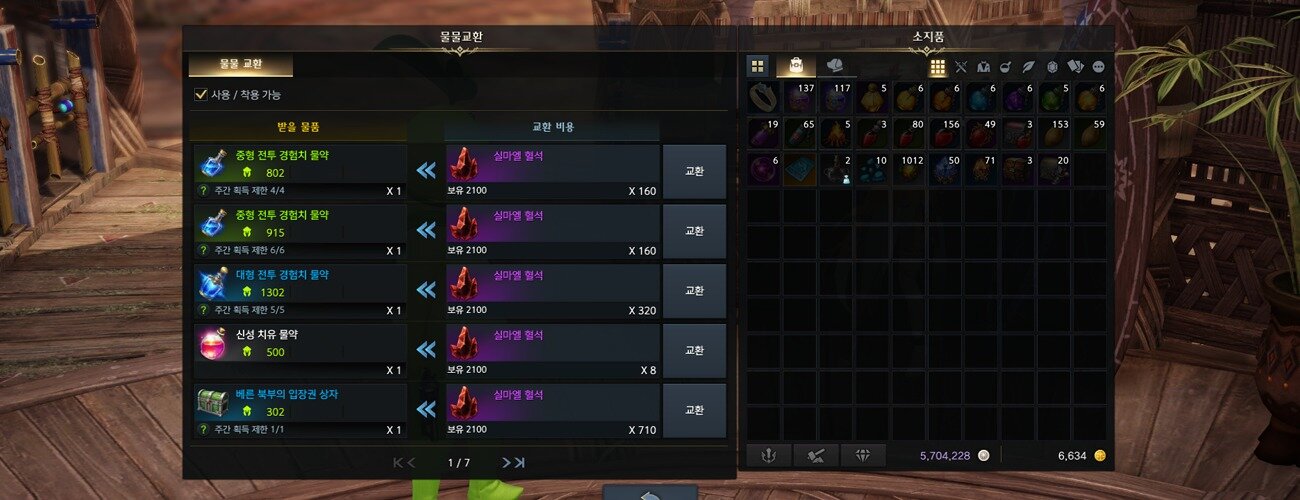Click 교환 for 대형 전투 경험치 물약

pos(694,291)
